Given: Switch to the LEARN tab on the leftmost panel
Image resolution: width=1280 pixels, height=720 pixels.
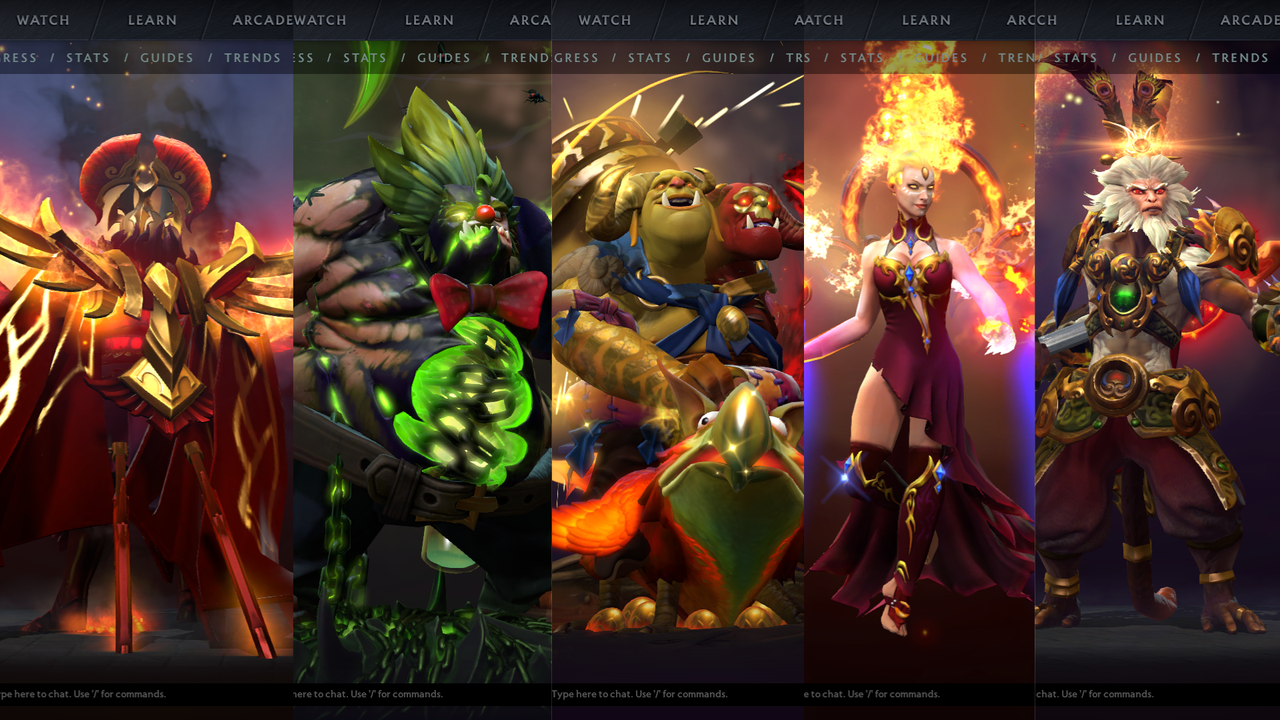Looking at the screenshot, I should pyautogui.click(x=152, y=20).
